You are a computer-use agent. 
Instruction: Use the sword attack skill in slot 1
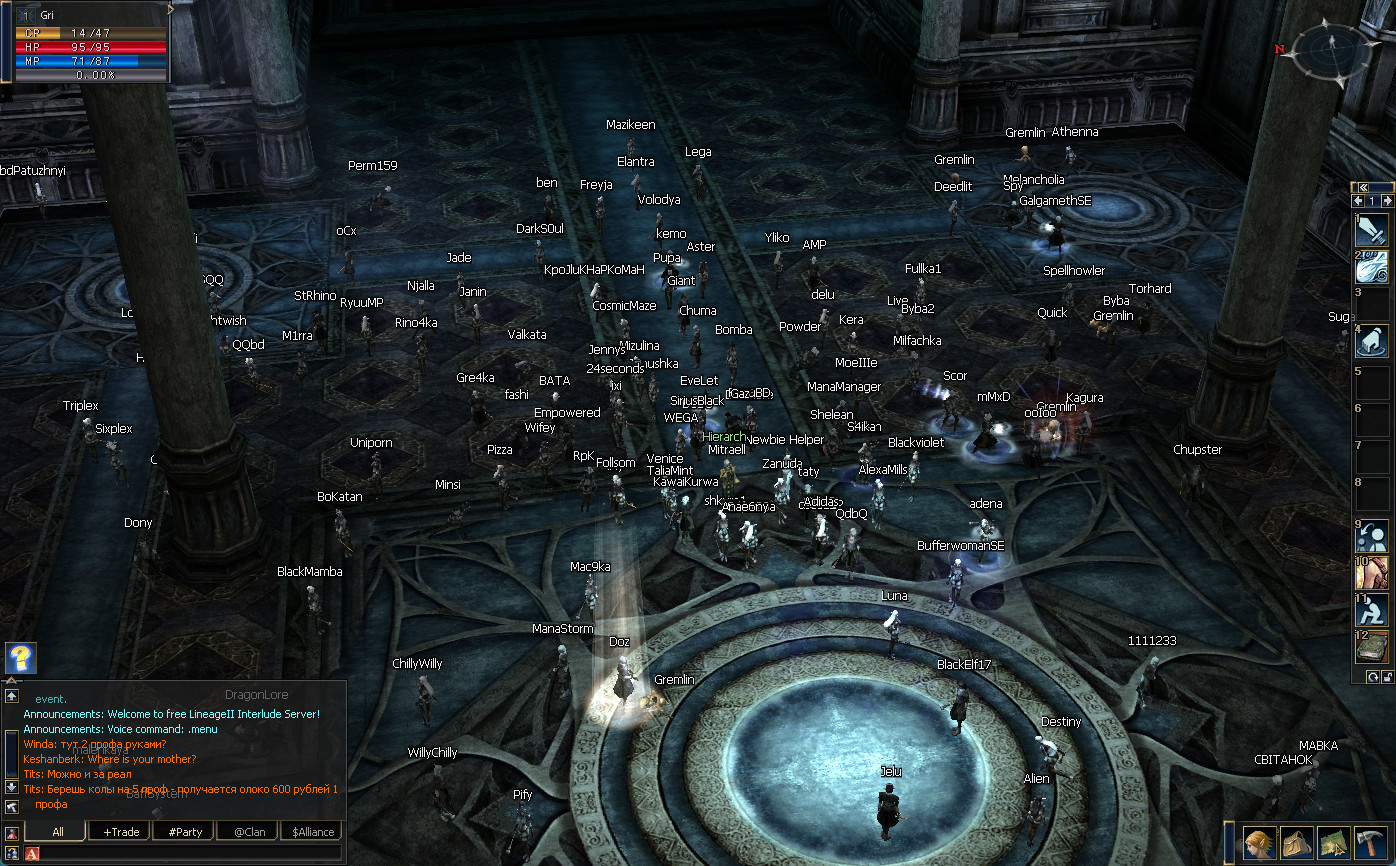coord(1371,230)
